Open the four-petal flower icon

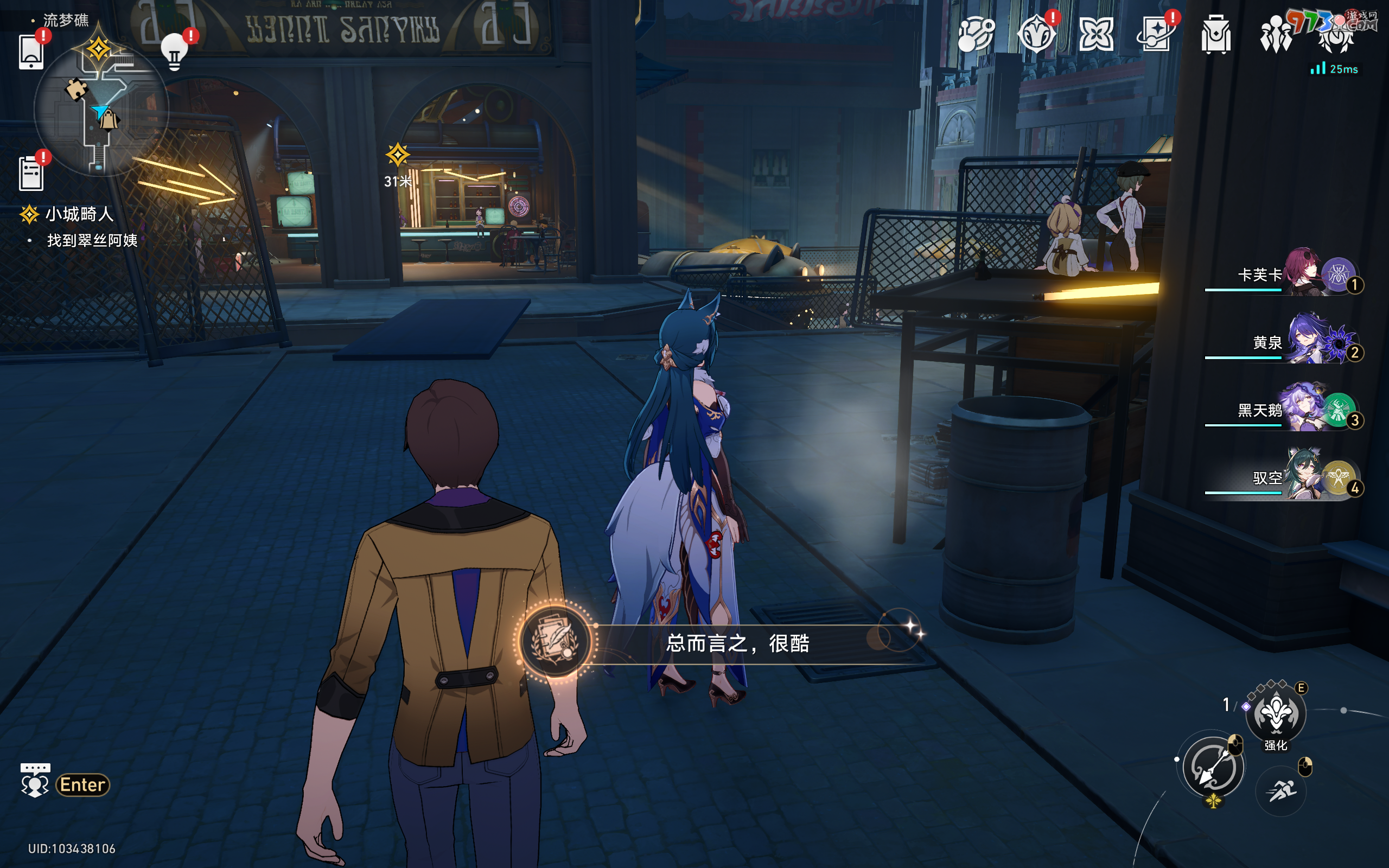pos(1095,34)
